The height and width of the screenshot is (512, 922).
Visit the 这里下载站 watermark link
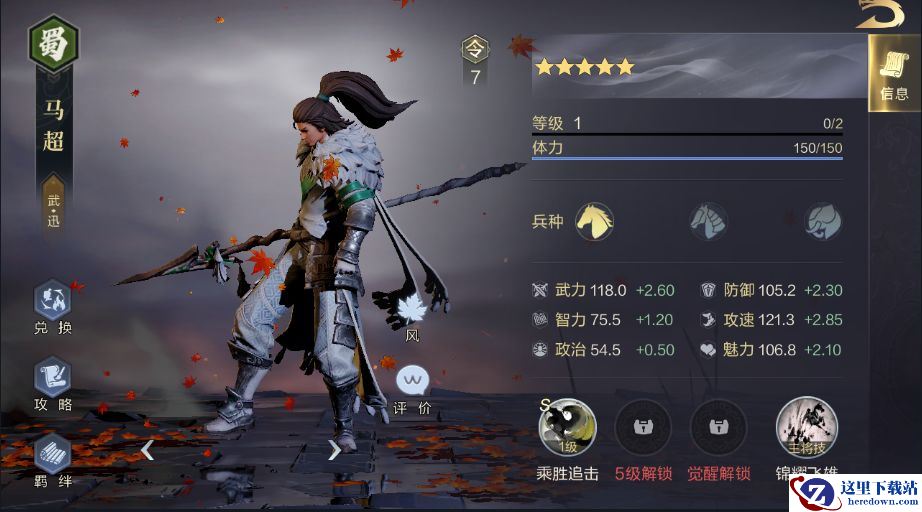pyautogui.click(x=855, y=492)
